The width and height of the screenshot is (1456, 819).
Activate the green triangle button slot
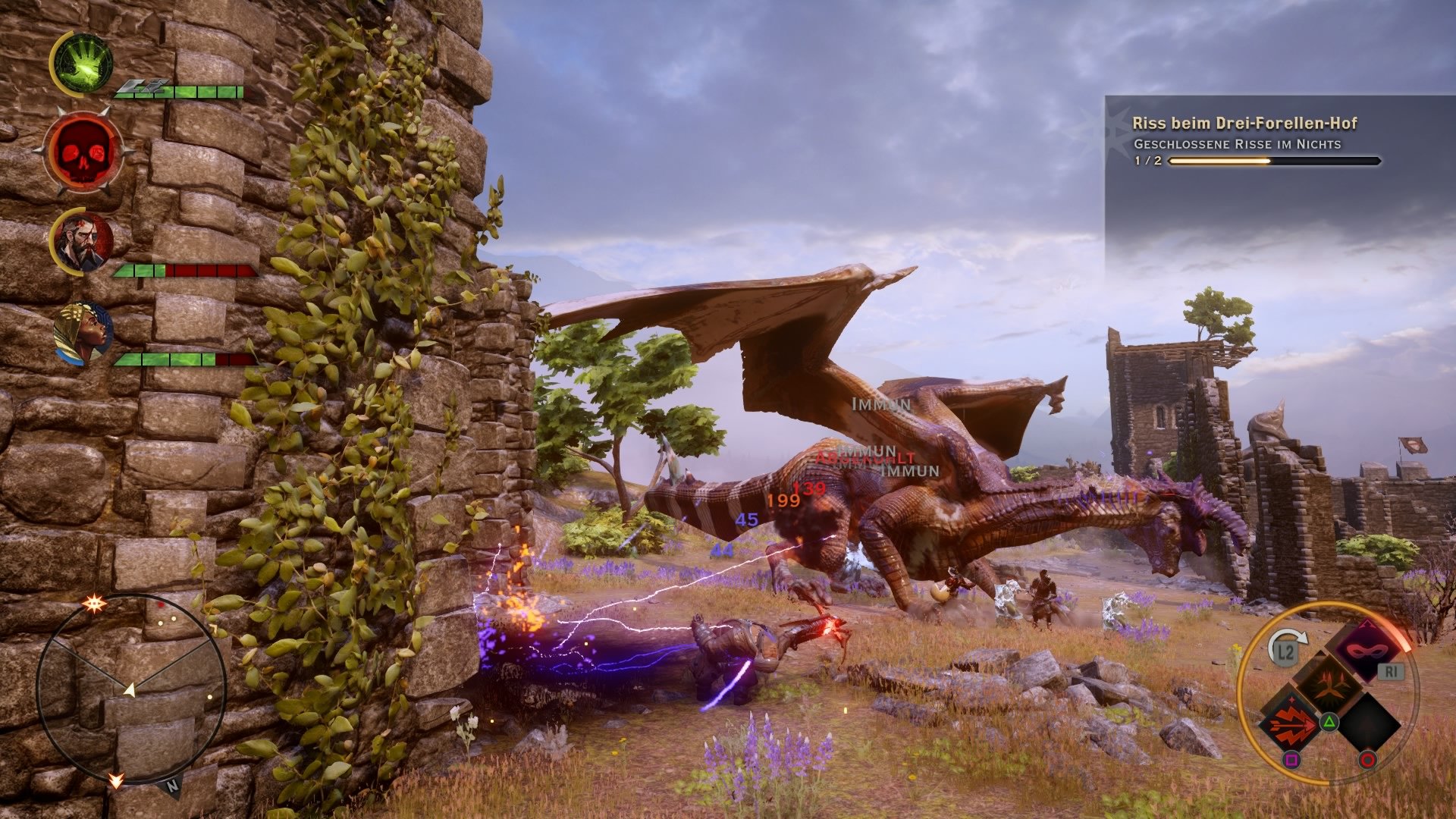[x=1329, y=722]
